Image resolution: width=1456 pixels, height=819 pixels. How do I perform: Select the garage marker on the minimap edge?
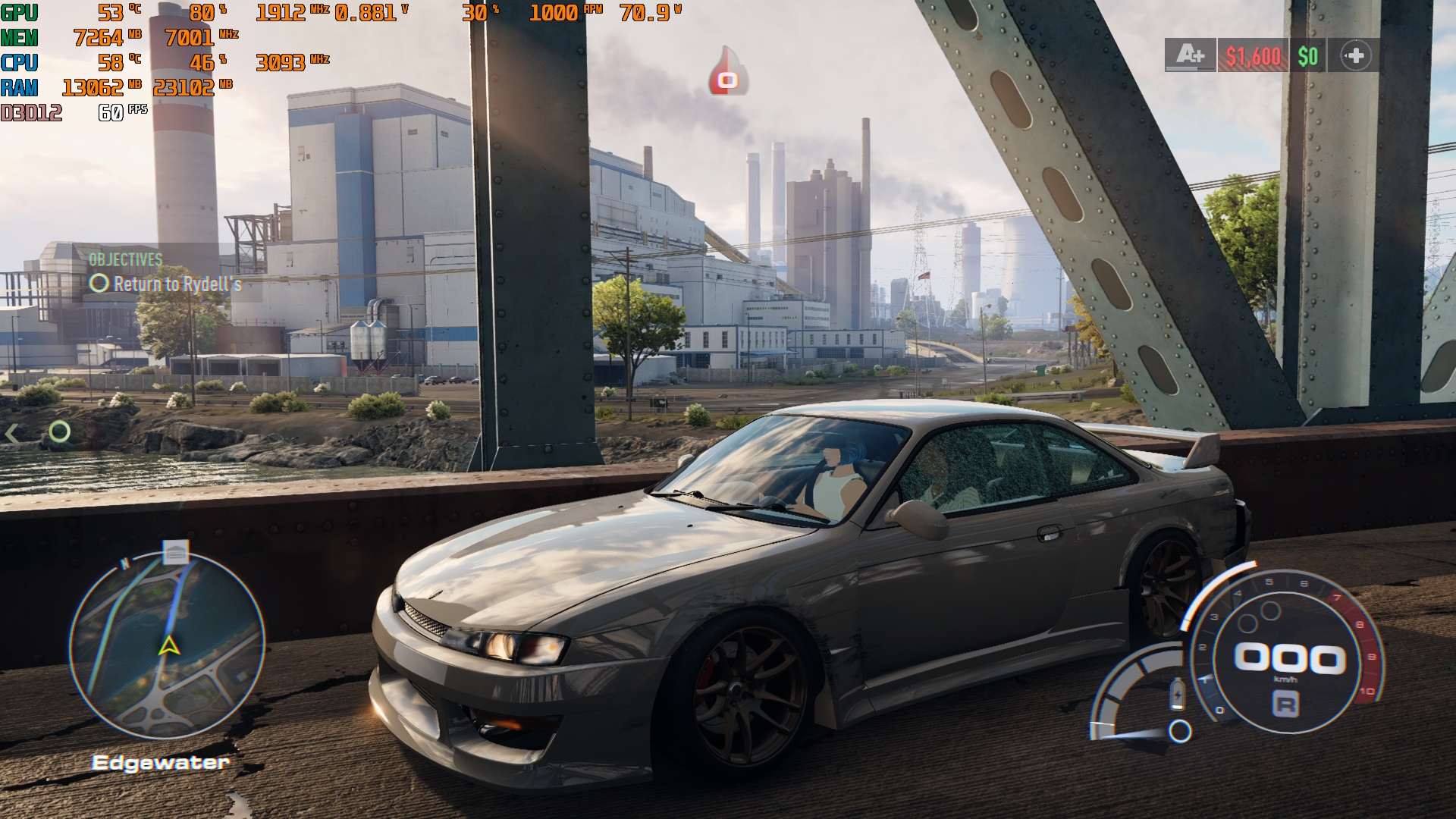pos(176,552)
